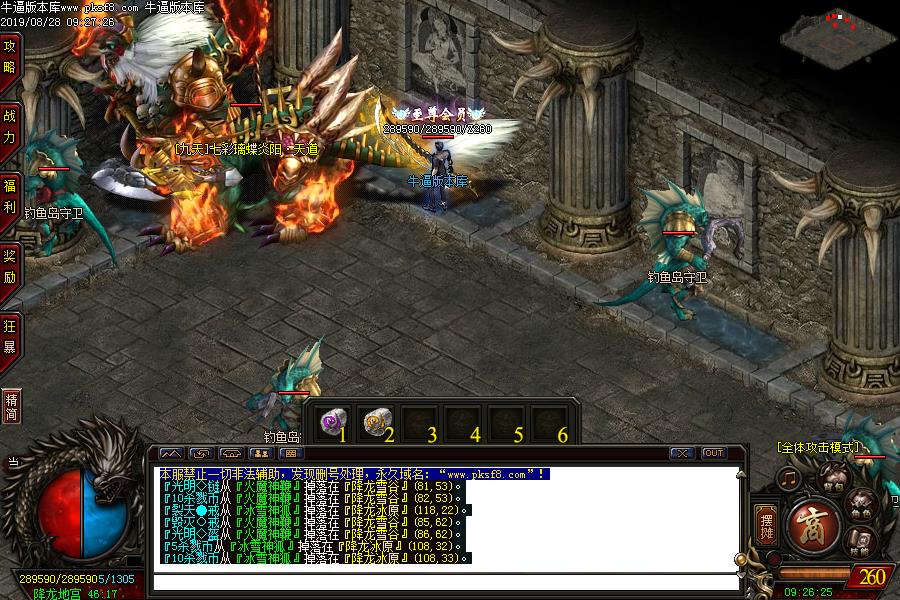Open the 战力 power side tab
This screenshot has width=900, height=600.
(10, 124)
